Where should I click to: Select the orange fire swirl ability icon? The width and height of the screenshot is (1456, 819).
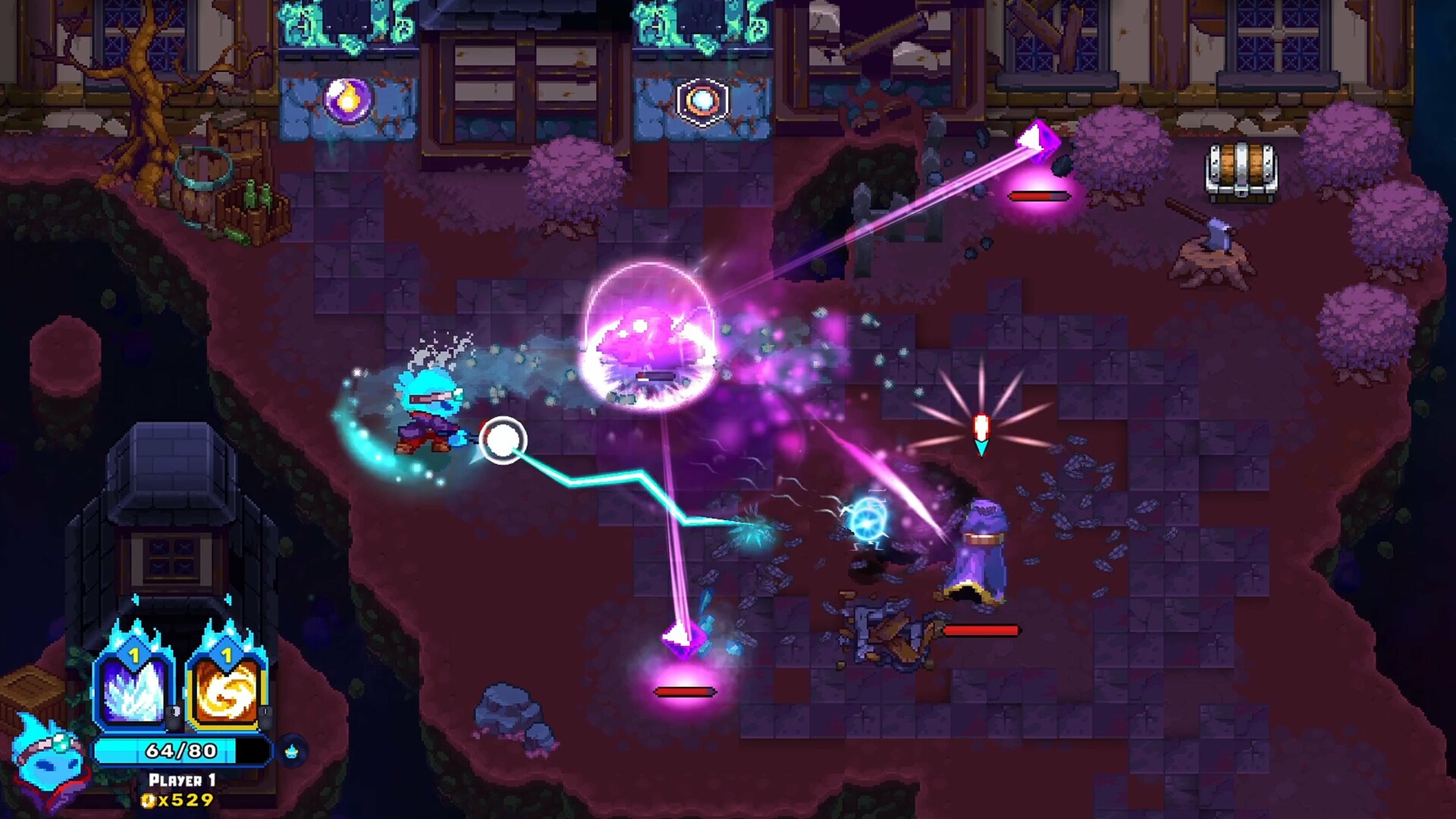pos(227,692)
